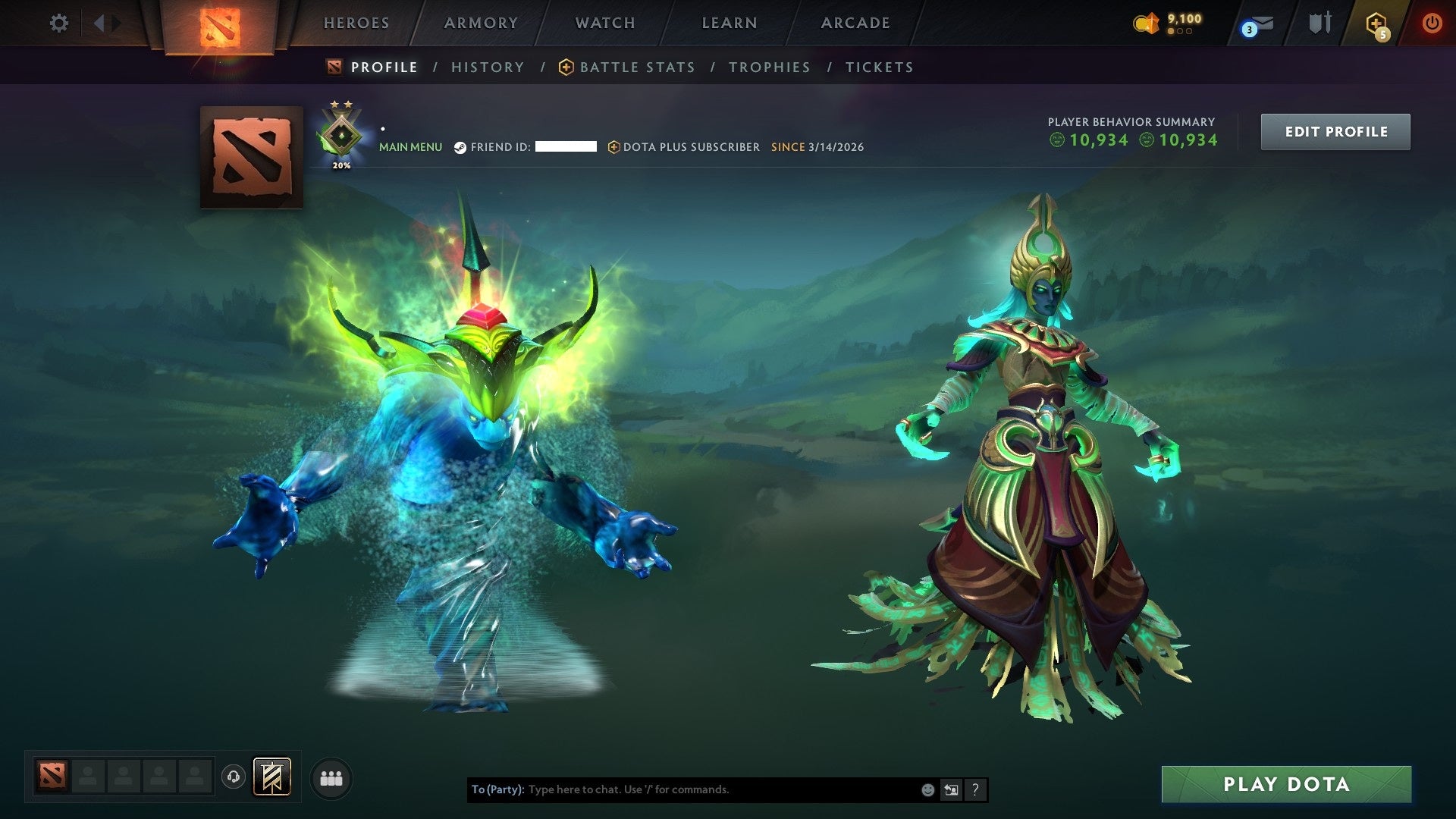Toggle the chat help question mark
Screen dimensions: 1456x819
(x=975, y=789)
